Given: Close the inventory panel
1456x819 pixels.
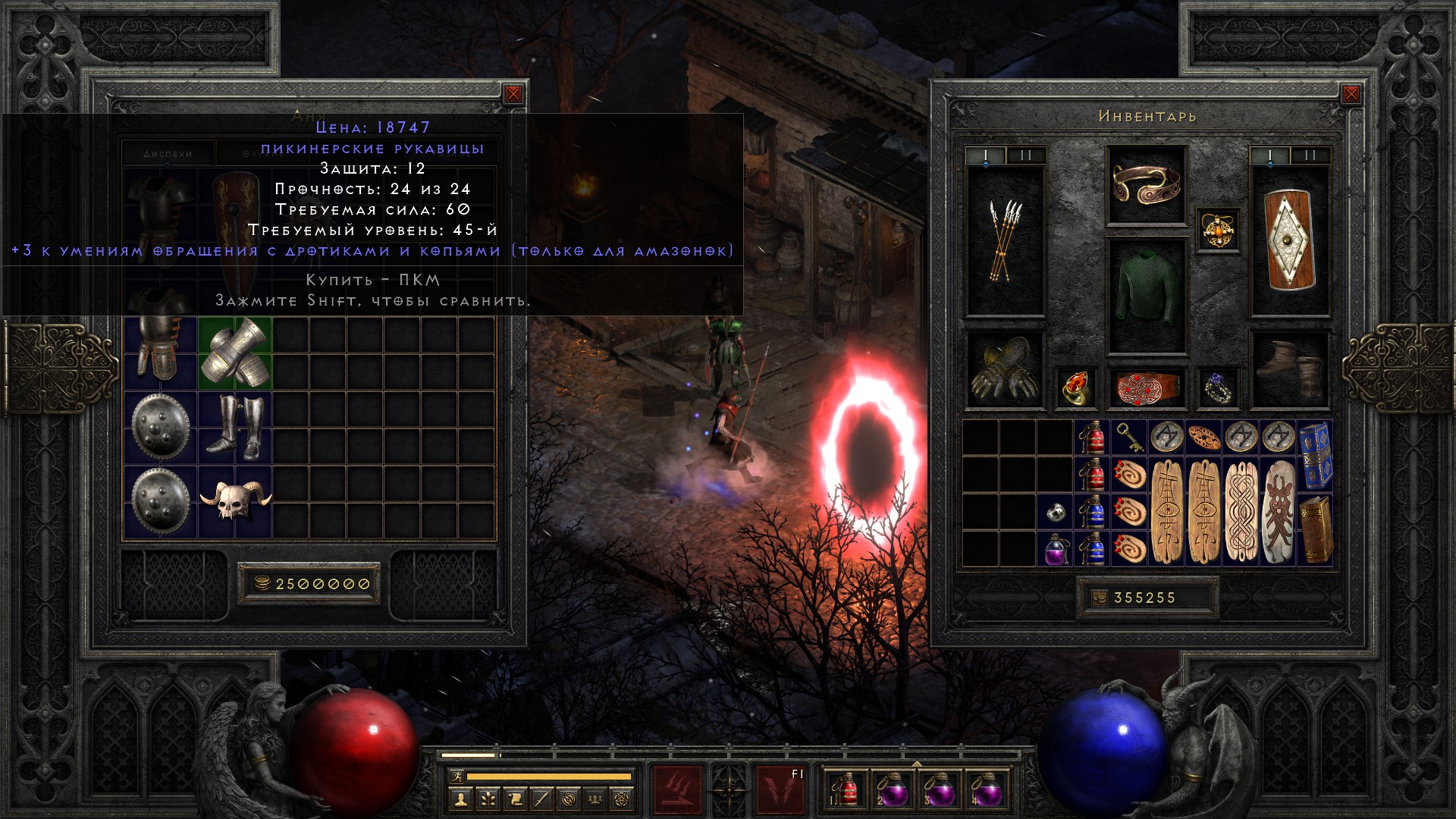Looking at the screenshot, I should tap(1351, 94).
